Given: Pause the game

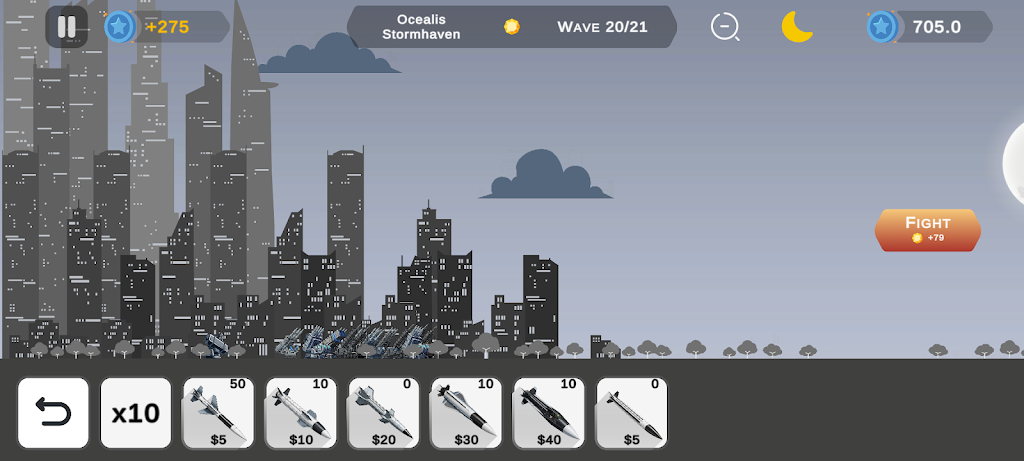Looking at the screenshot, I should click(x=66, y=27).
